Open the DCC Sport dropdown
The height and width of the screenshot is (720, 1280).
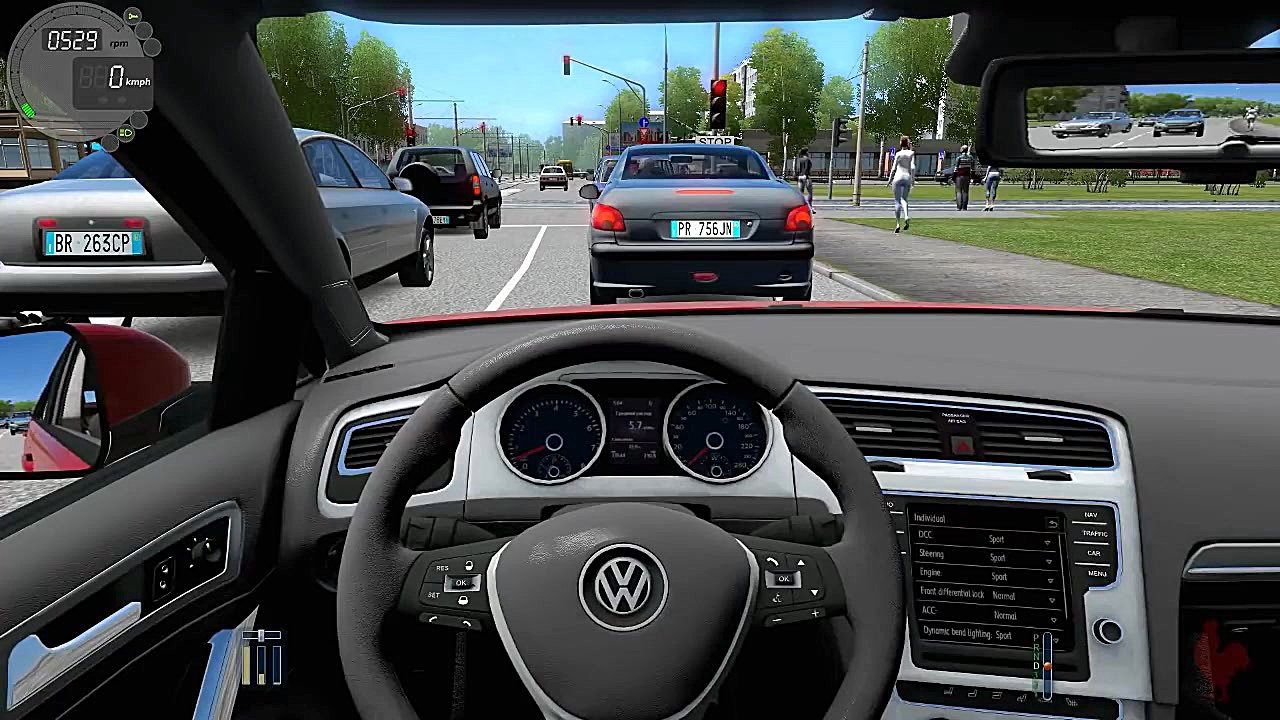(x=1047, y=543)
